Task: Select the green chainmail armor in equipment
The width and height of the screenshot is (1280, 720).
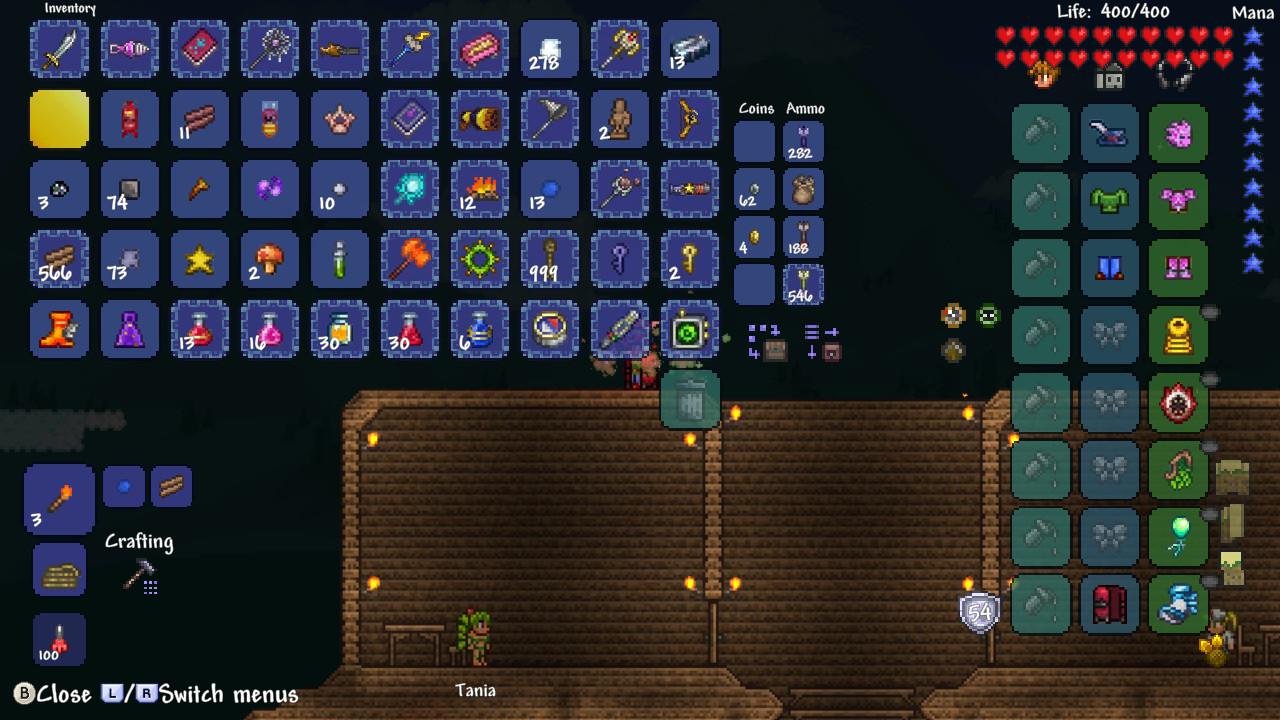Action: (1109, 201)
